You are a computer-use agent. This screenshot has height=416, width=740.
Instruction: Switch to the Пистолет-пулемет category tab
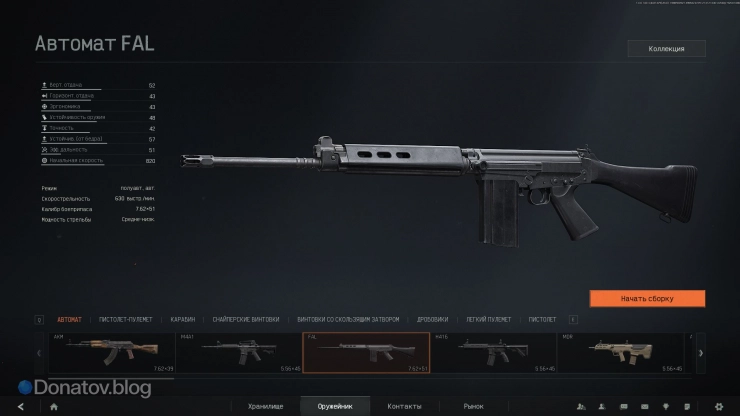pos(126,320)
